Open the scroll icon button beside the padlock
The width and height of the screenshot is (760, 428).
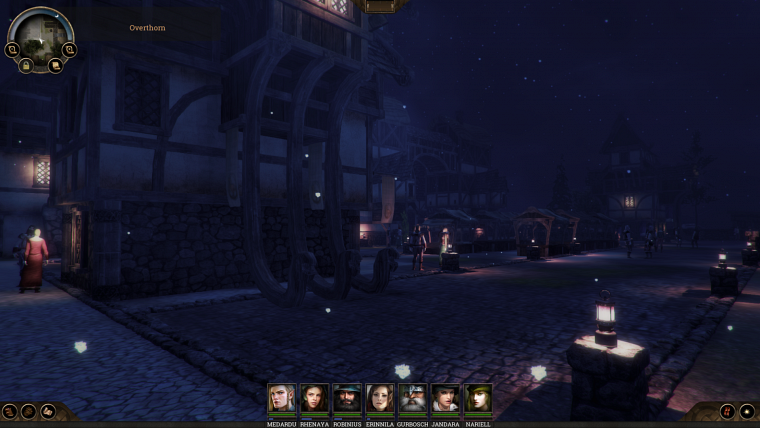coord(56,65)
